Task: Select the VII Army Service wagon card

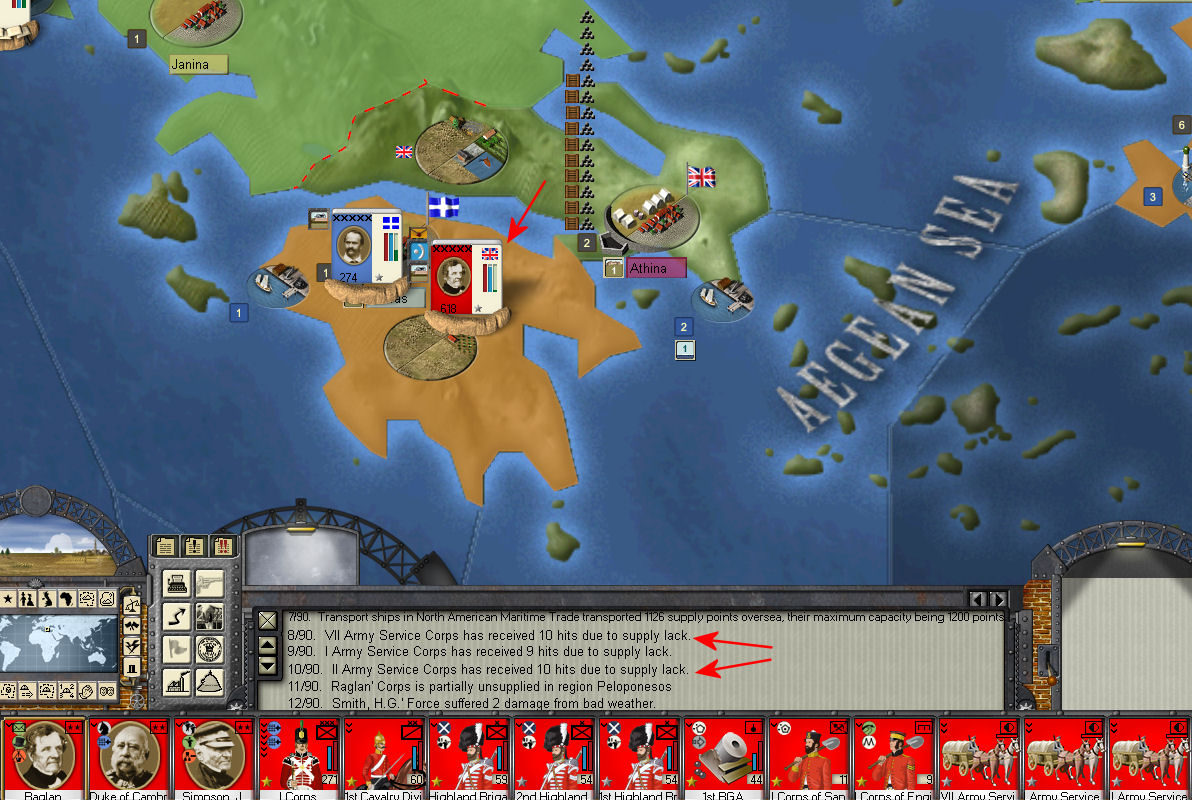Action: (979, 758)
